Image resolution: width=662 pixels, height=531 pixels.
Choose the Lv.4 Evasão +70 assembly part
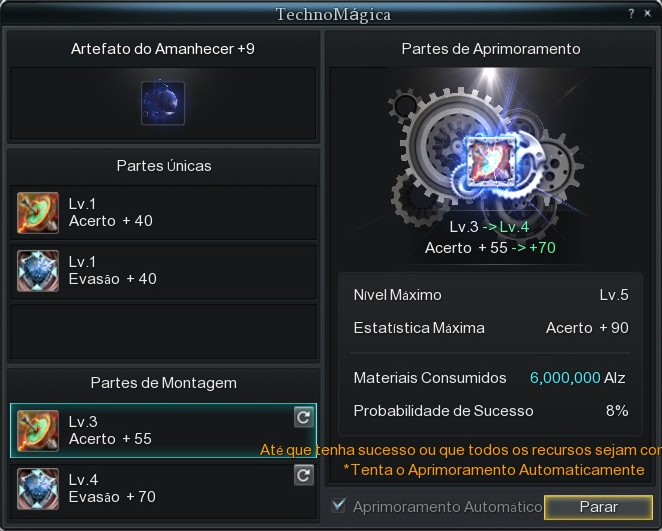click(150, 488)
